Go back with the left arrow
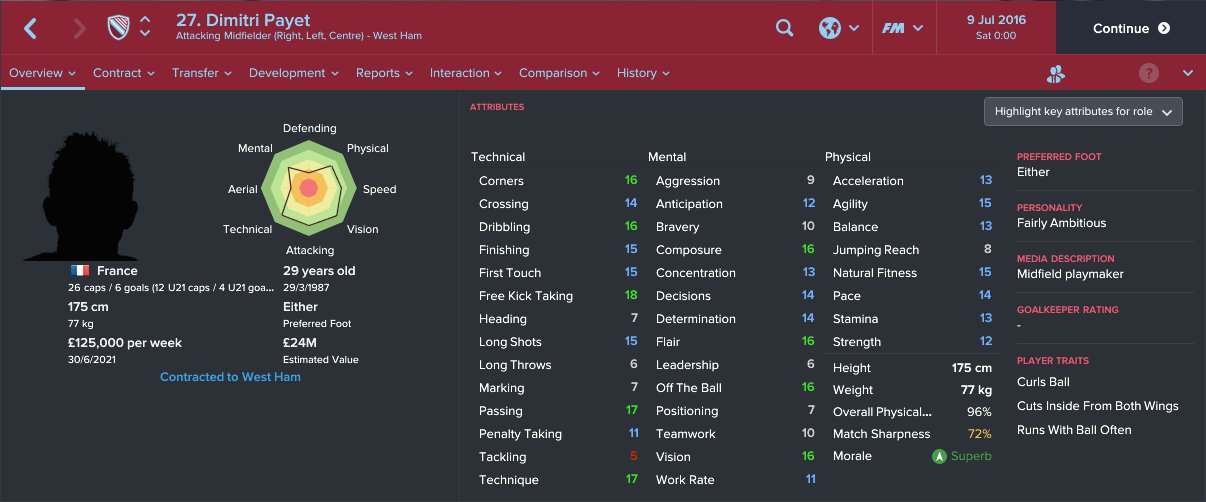This screenshot has height=502, width=1206. pyautogui.click(x=30, y=28)
